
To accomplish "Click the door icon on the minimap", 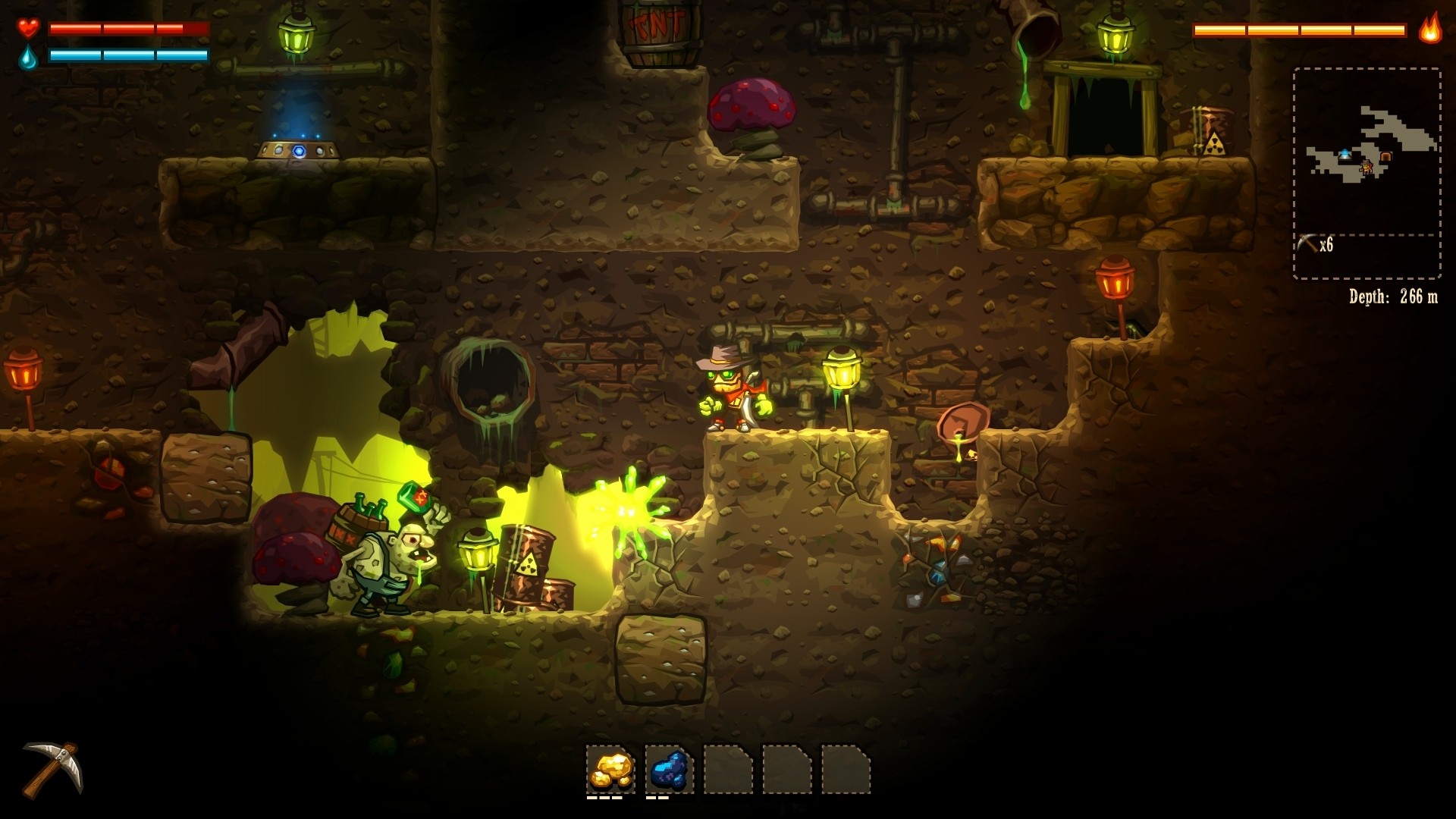I will tap(1385, 155).
